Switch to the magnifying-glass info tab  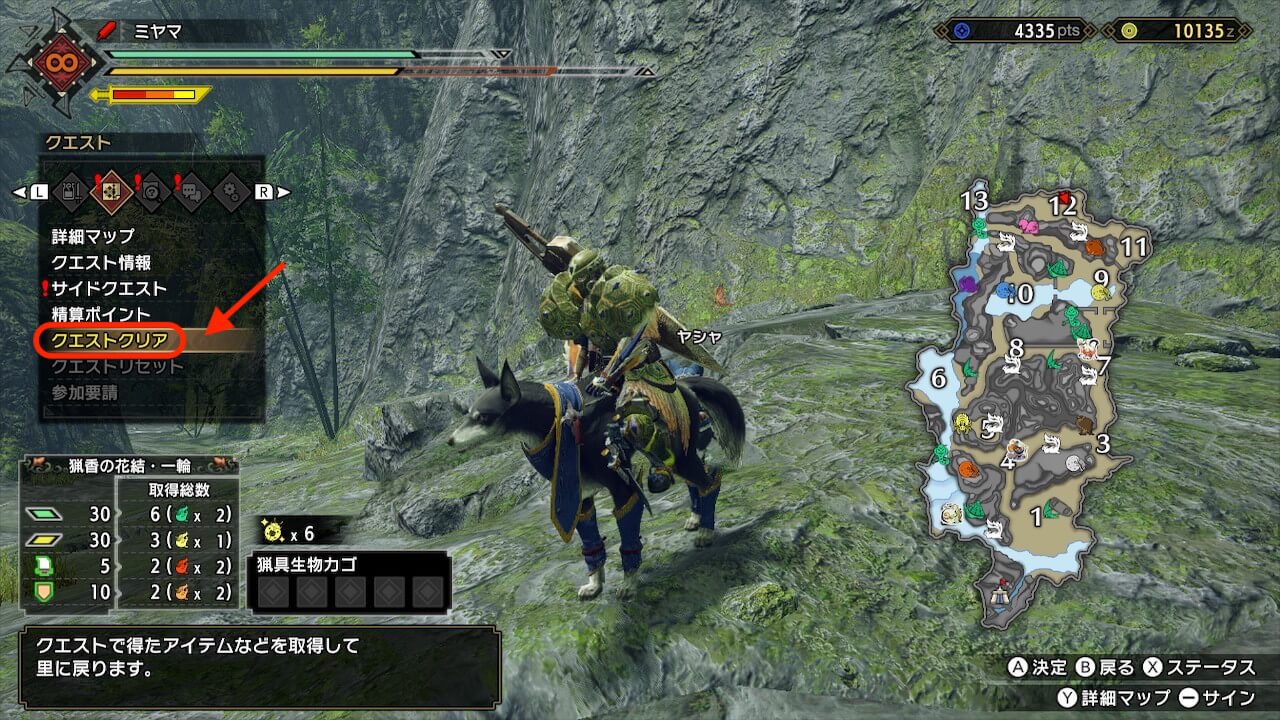pos(152,190)
